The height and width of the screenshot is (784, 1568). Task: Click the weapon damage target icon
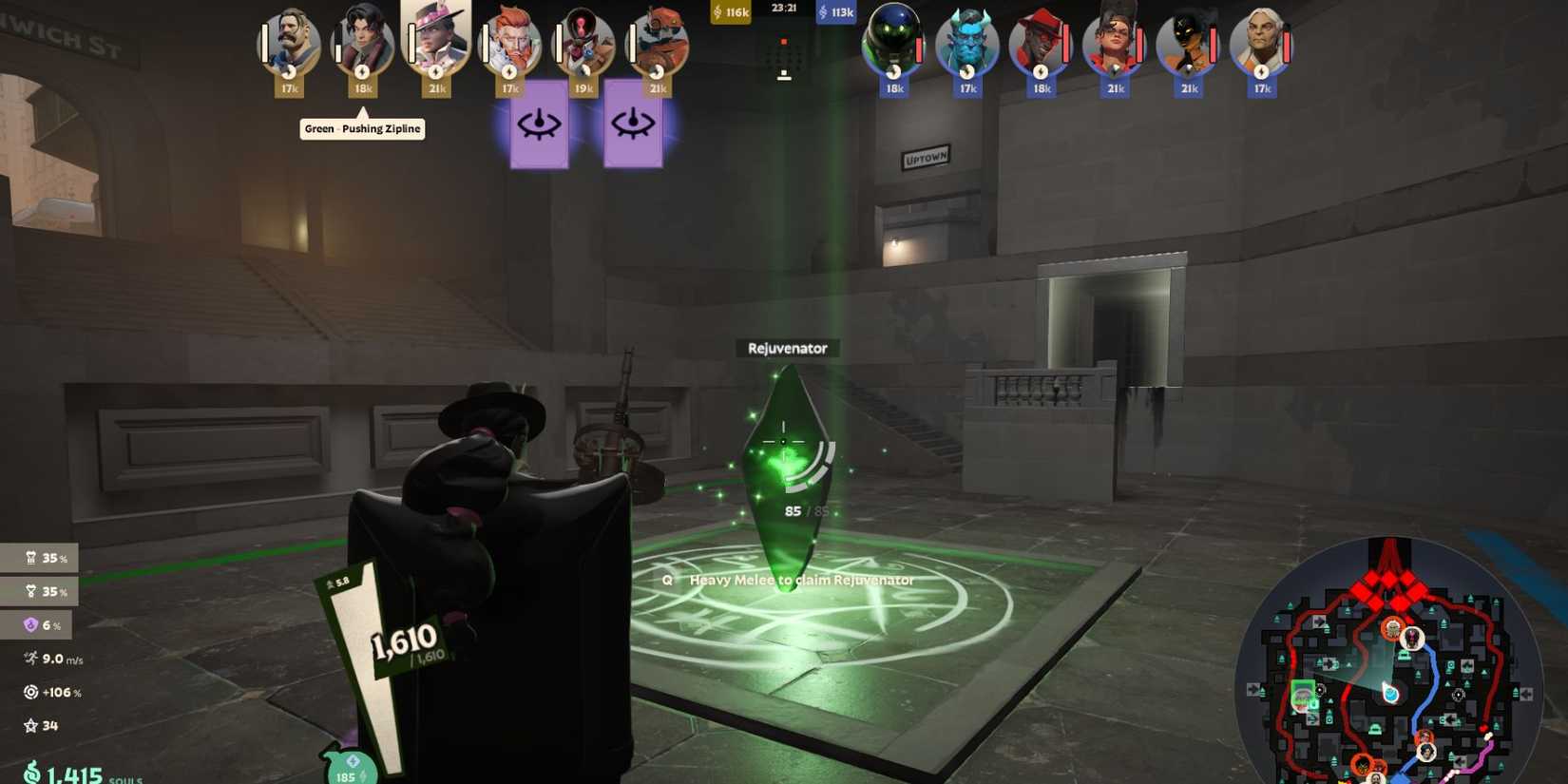pos(31,692)
